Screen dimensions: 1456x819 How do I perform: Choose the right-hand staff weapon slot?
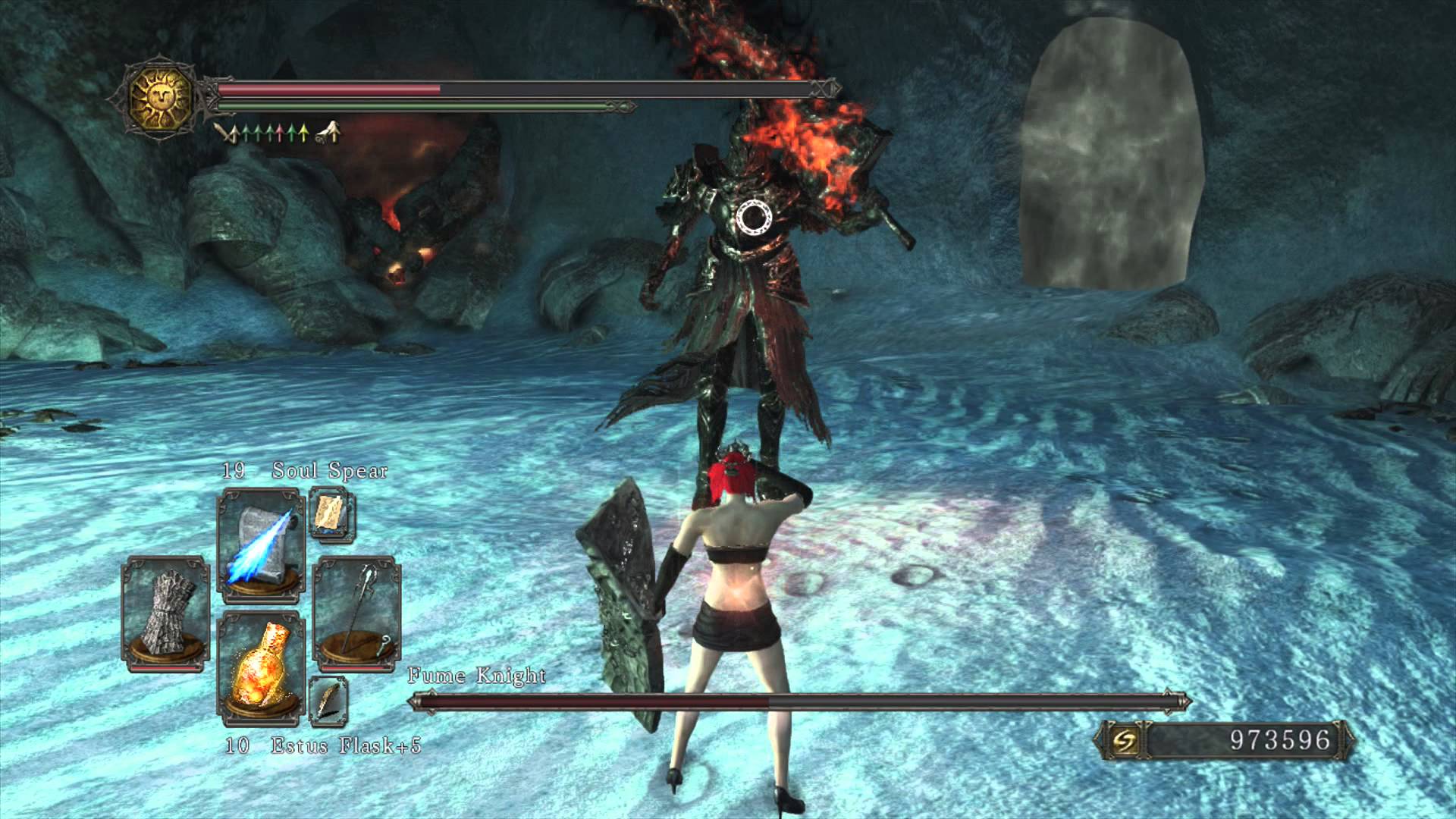[x=356, y=613]
